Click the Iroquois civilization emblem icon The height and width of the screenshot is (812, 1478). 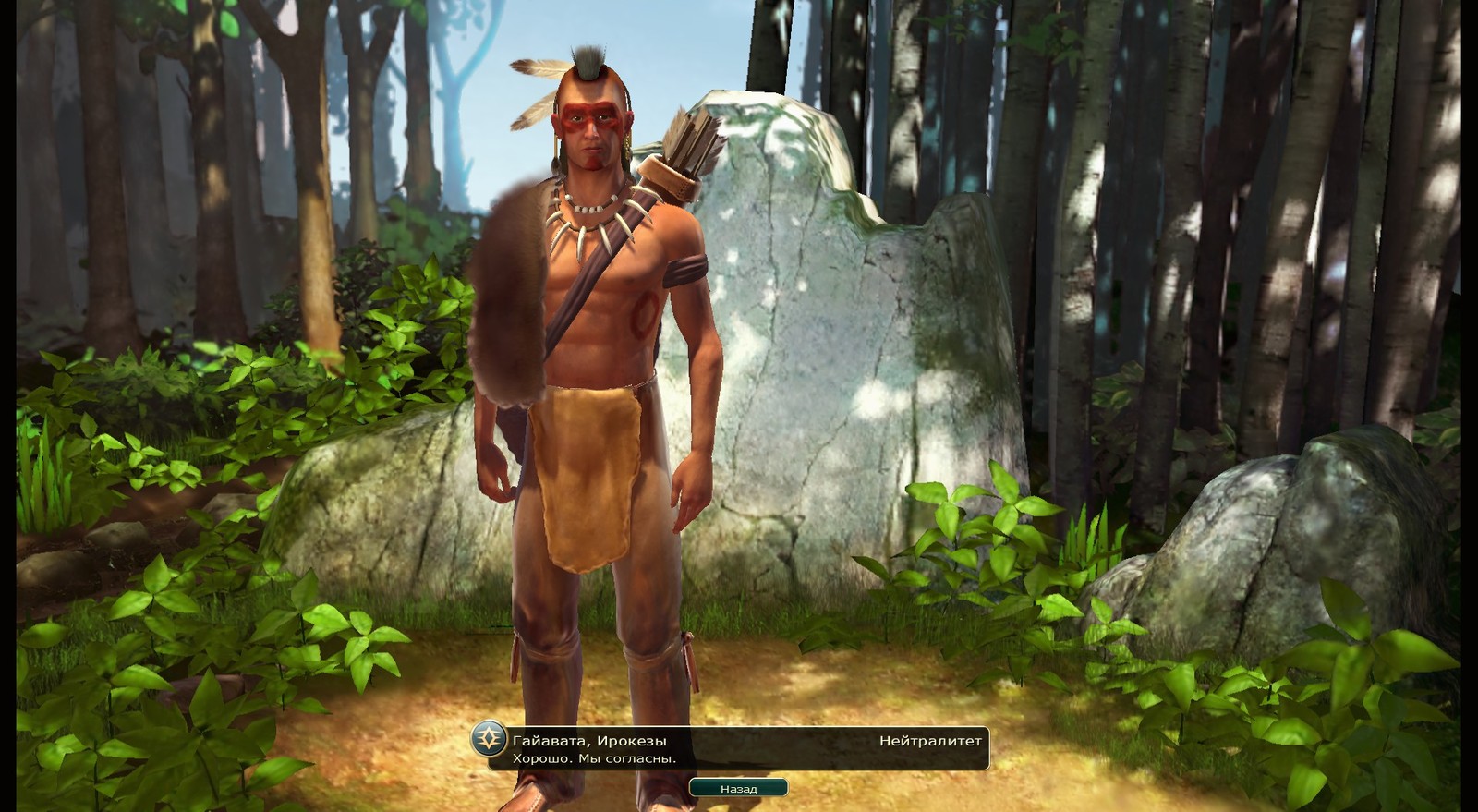(488, 739)
